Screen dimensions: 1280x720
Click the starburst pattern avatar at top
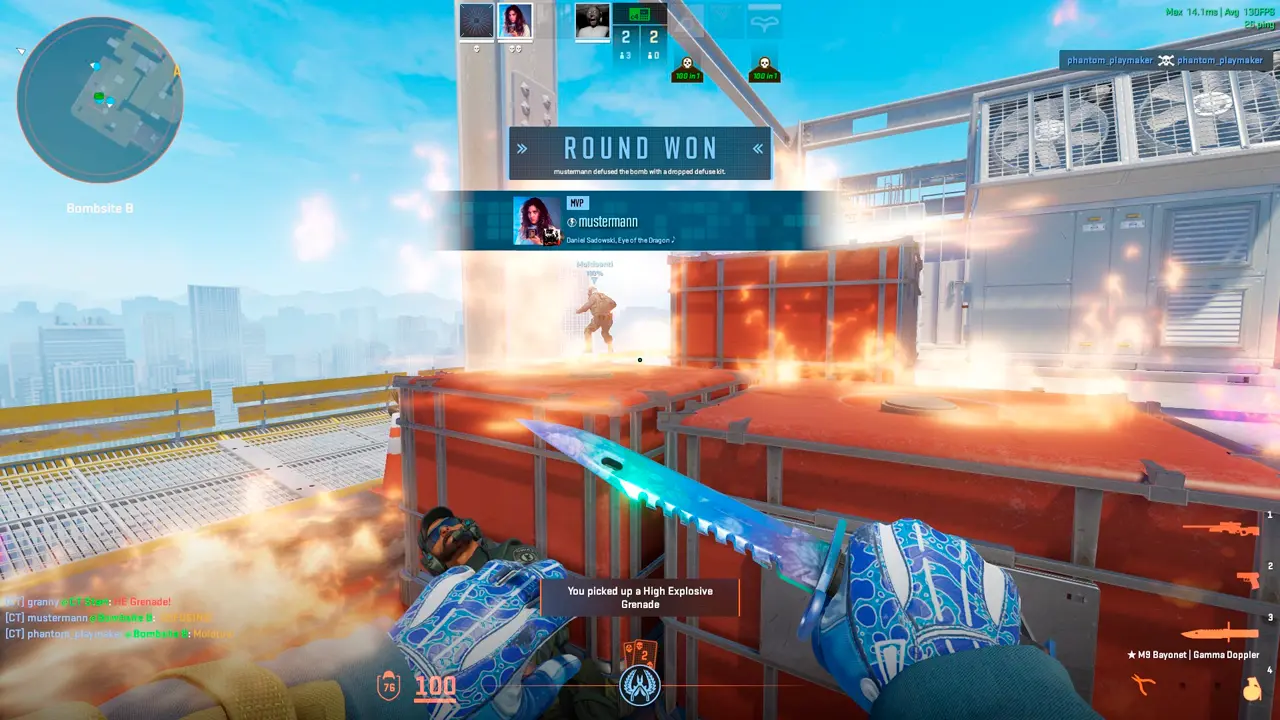point(476,21)
